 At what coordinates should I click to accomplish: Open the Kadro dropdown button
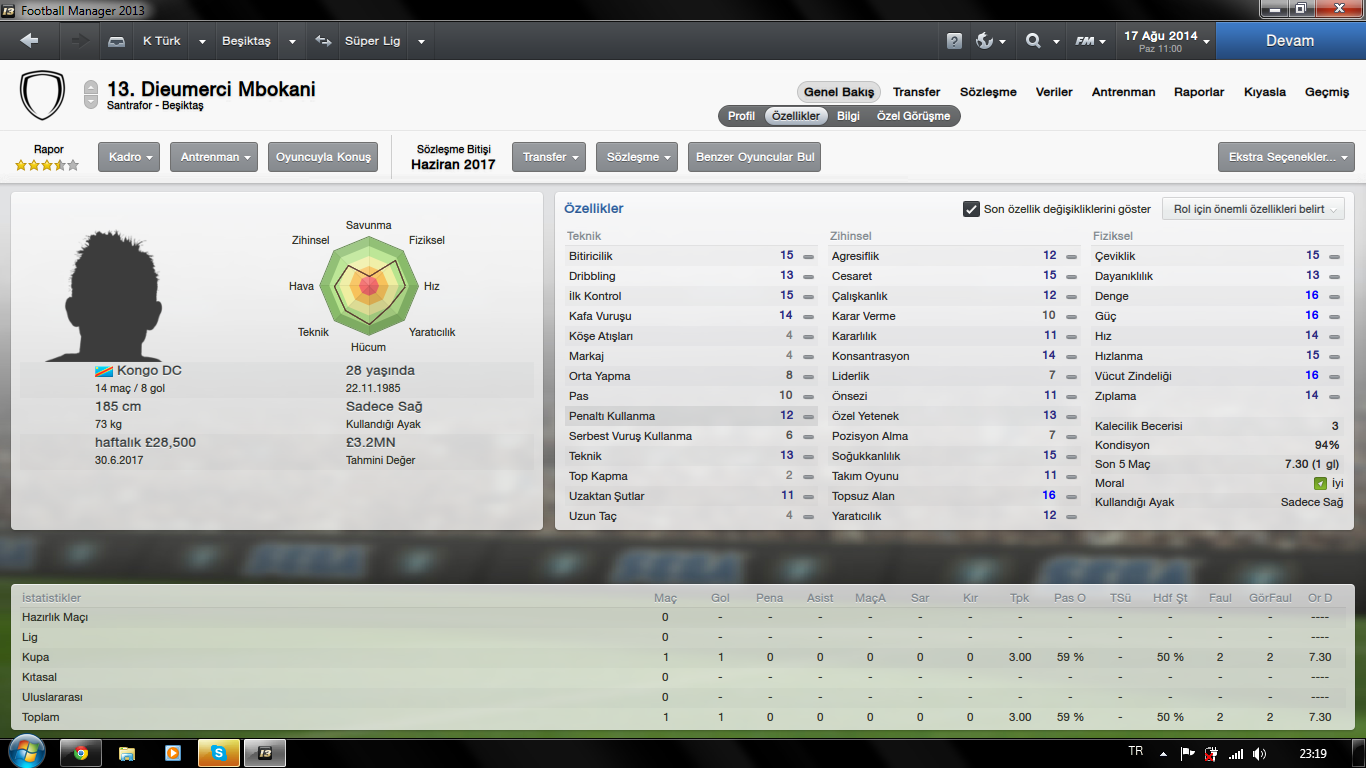129,157
